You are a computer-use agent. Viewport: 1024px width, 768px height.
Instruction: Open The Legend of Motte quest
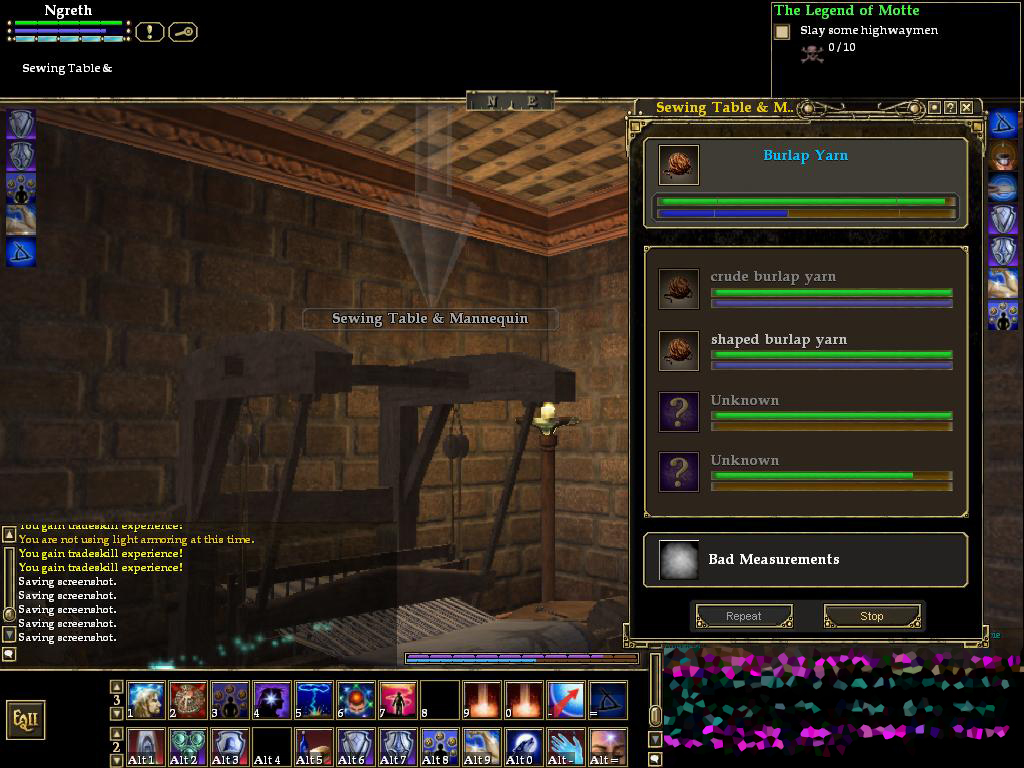tap(846, 10)
